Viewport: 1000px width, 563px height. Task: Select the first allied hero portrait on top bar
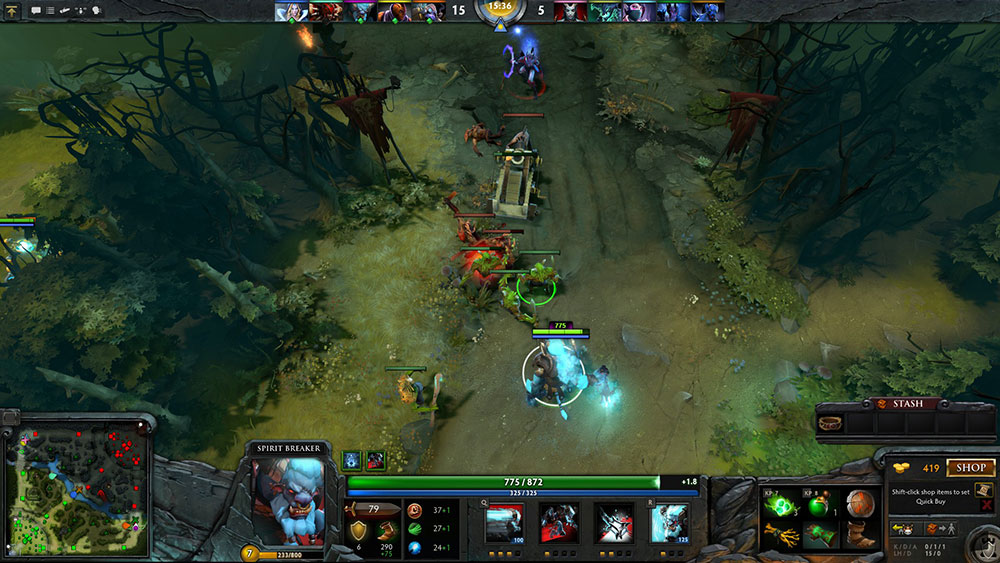click(x=289, y=11)
